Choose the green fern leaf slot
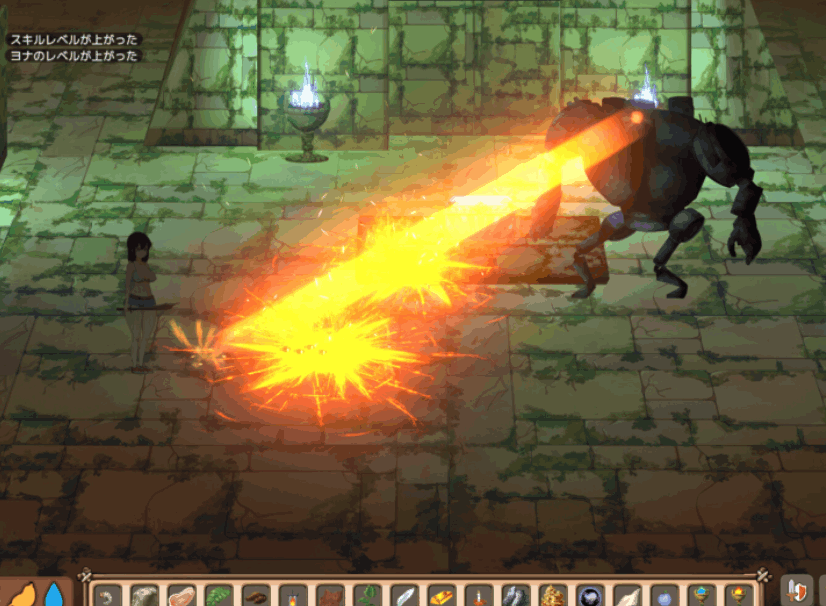The width and height of the screenshot is (826, 606). tap(218, 597)
